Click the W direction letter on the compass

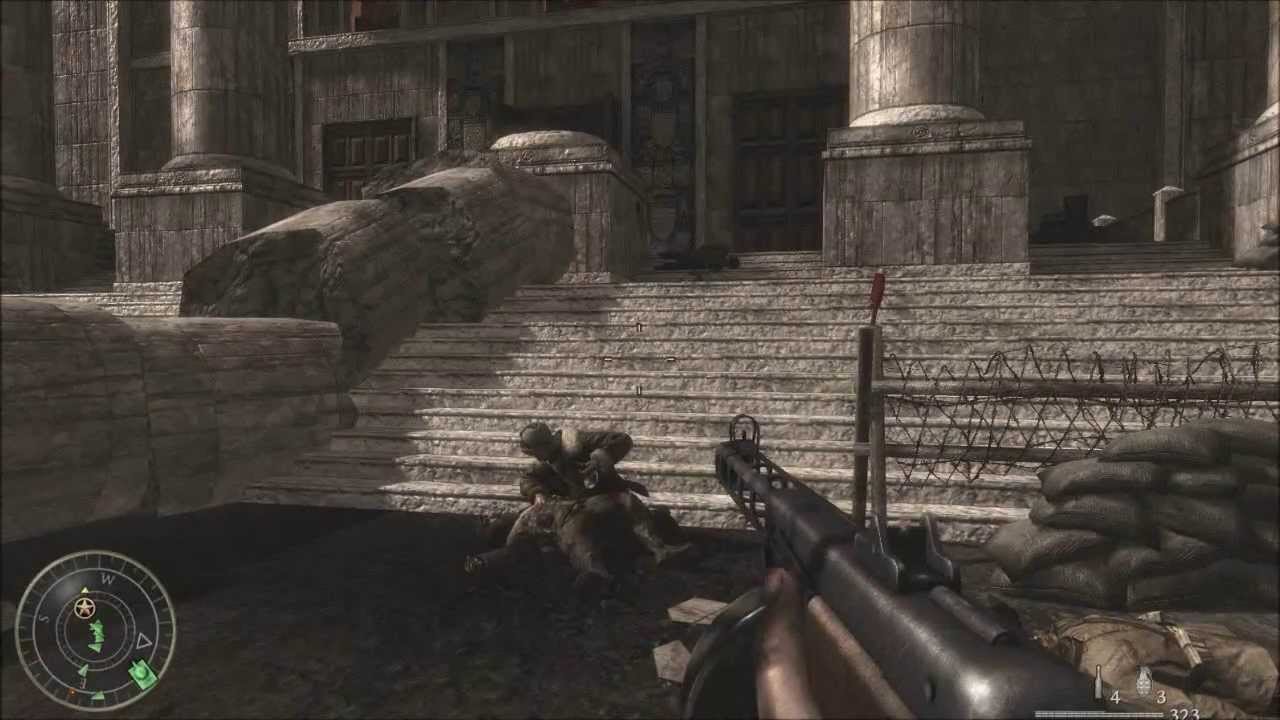(107, 580)
